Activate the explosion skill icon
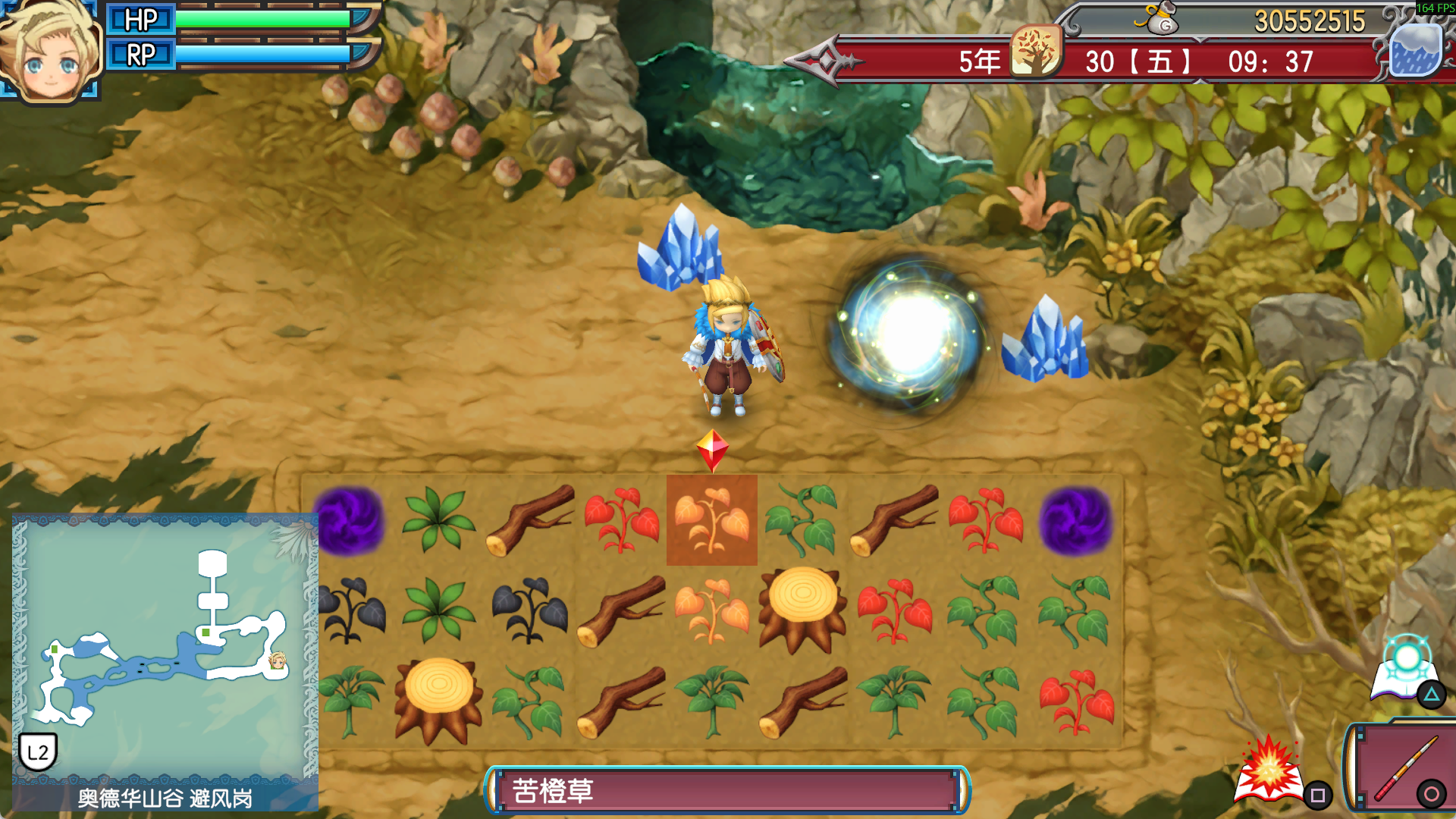1456x819 pixels. [1269, 770]
